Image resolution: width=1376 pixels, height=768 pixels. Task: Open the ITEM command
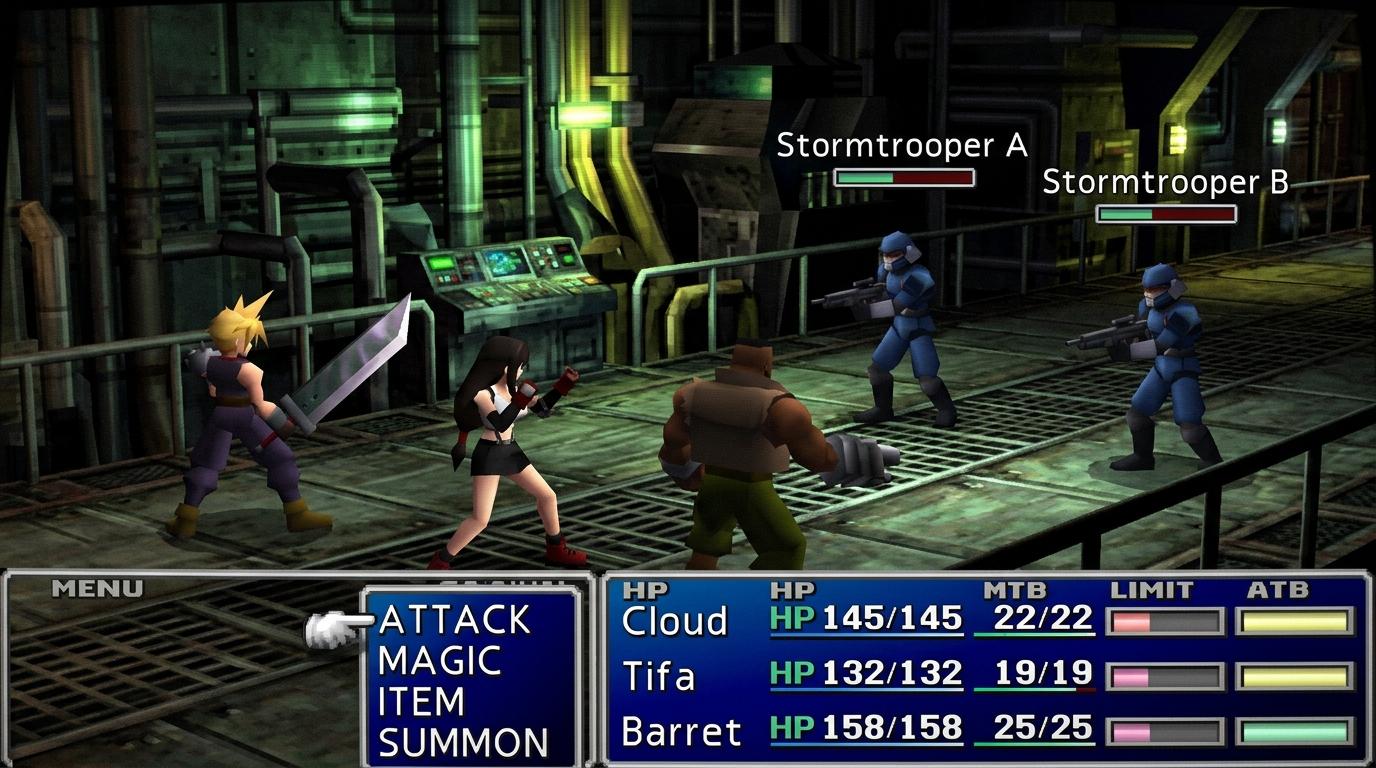click(x=421, y=702)
